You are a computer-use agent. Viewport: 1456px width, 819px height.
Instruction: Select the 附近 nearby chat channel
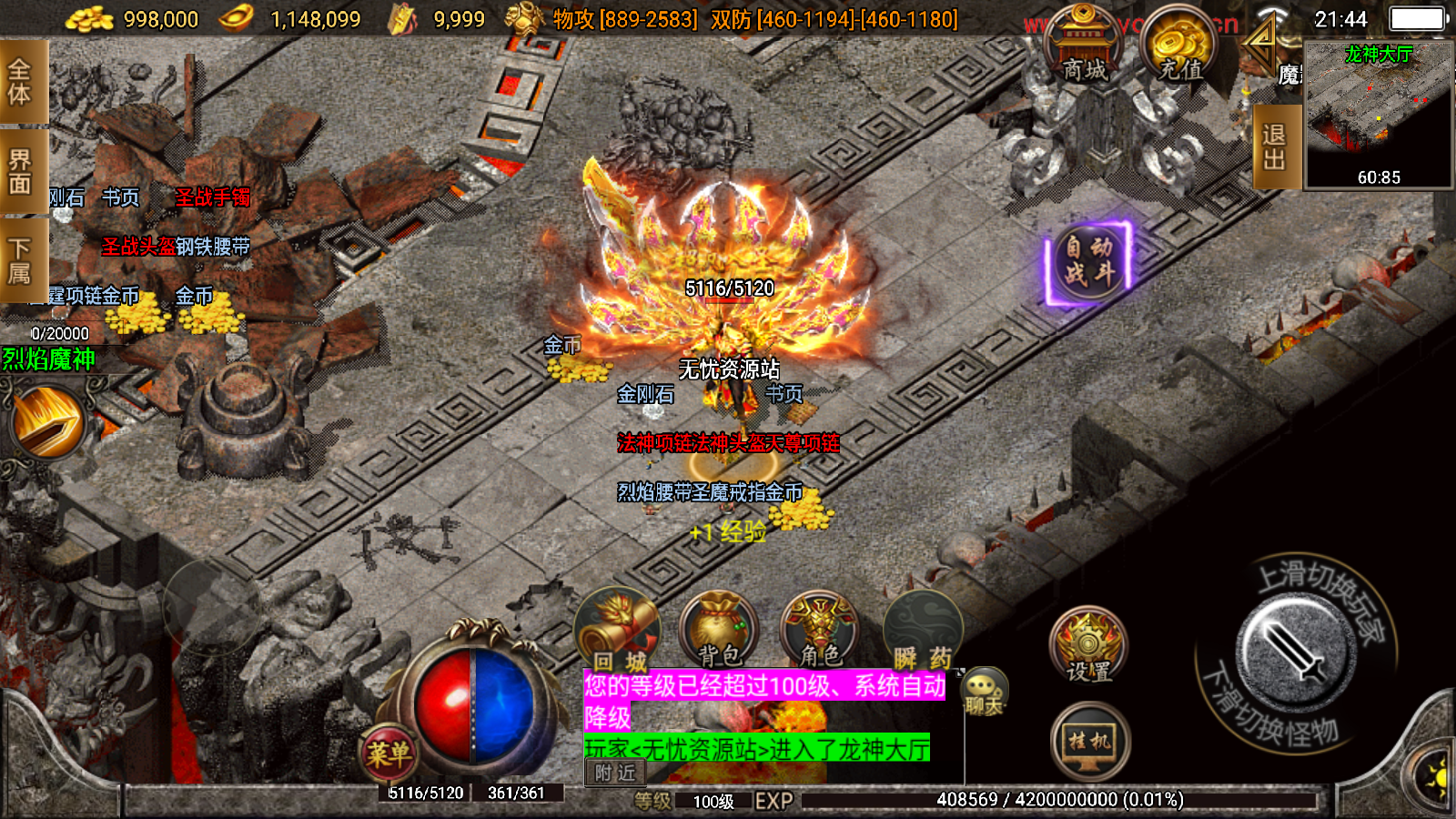(x=615, y=773)
